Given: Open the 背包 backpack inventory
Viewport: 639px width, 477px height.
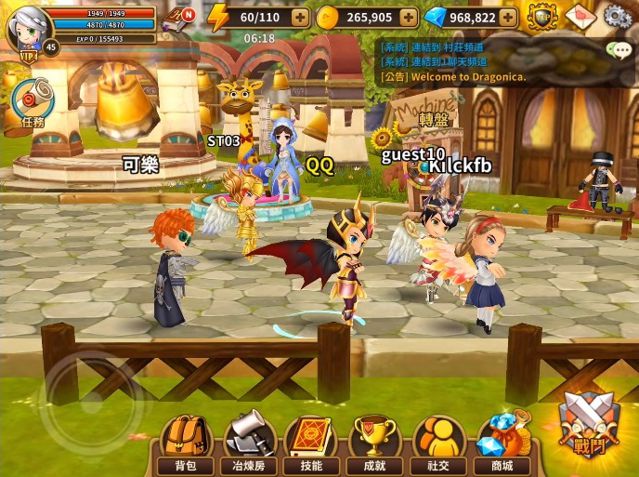Looking at the screenshot, I should [x=185, y=443].
